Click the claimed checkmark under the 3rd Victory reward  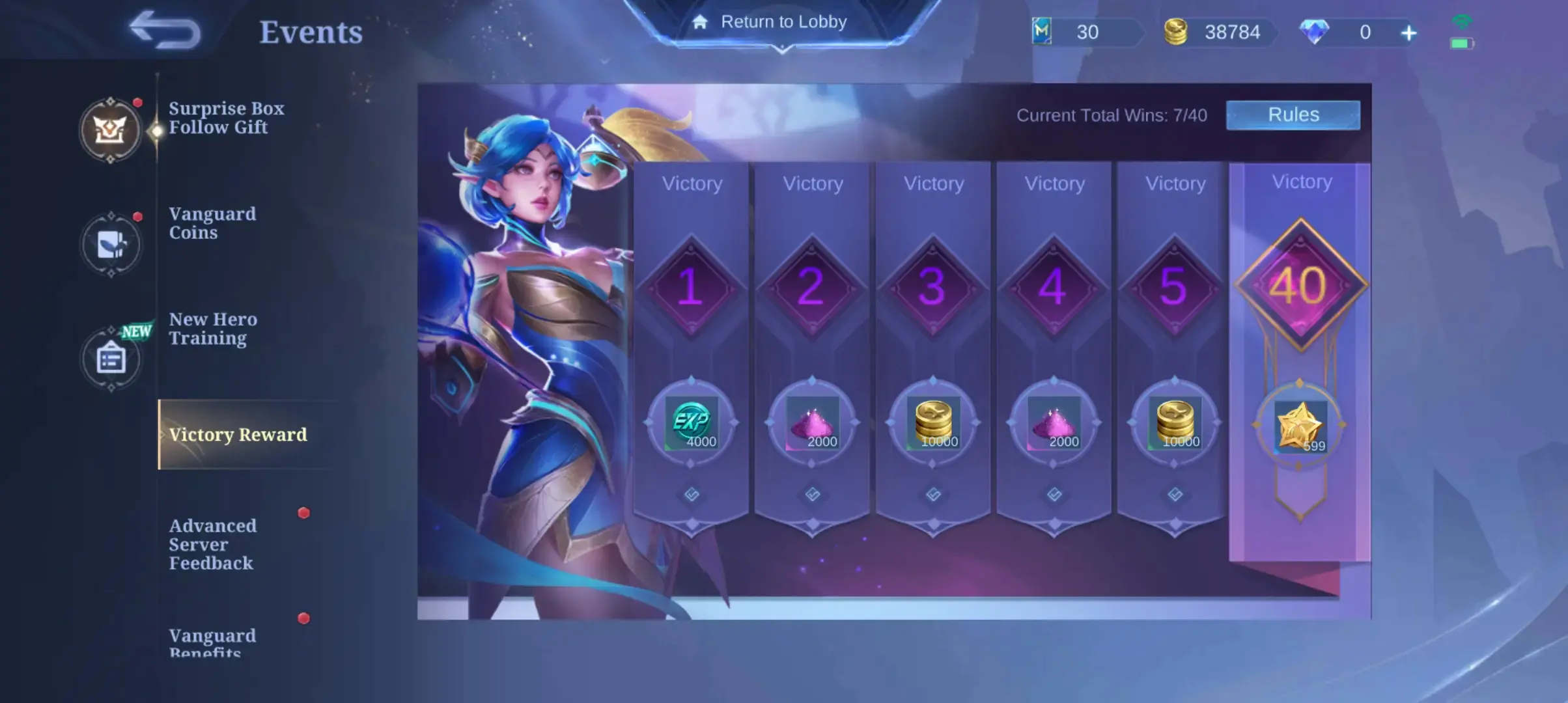pos(933,493)
